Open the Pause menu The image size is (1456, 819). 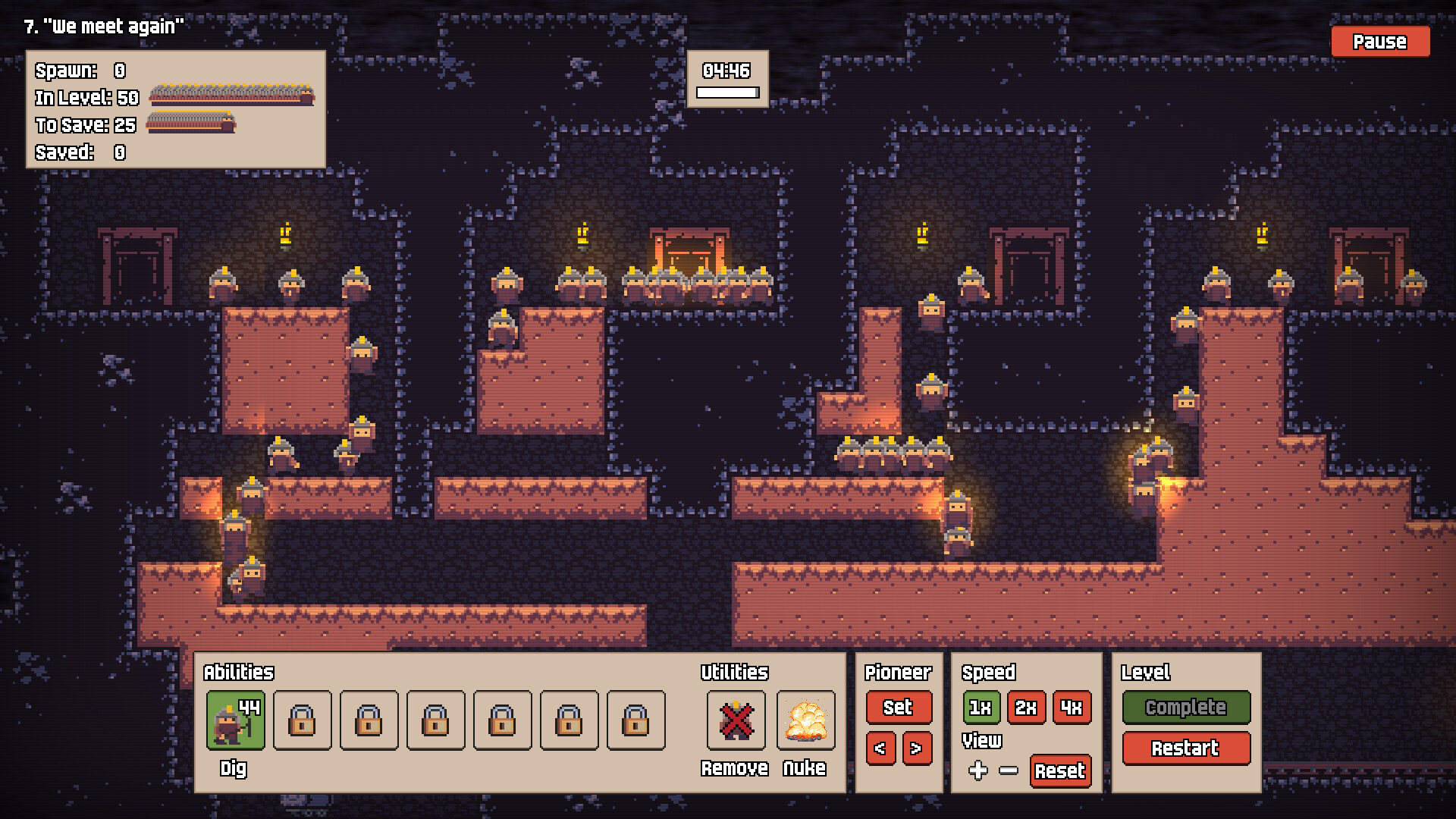[1379, 42]
